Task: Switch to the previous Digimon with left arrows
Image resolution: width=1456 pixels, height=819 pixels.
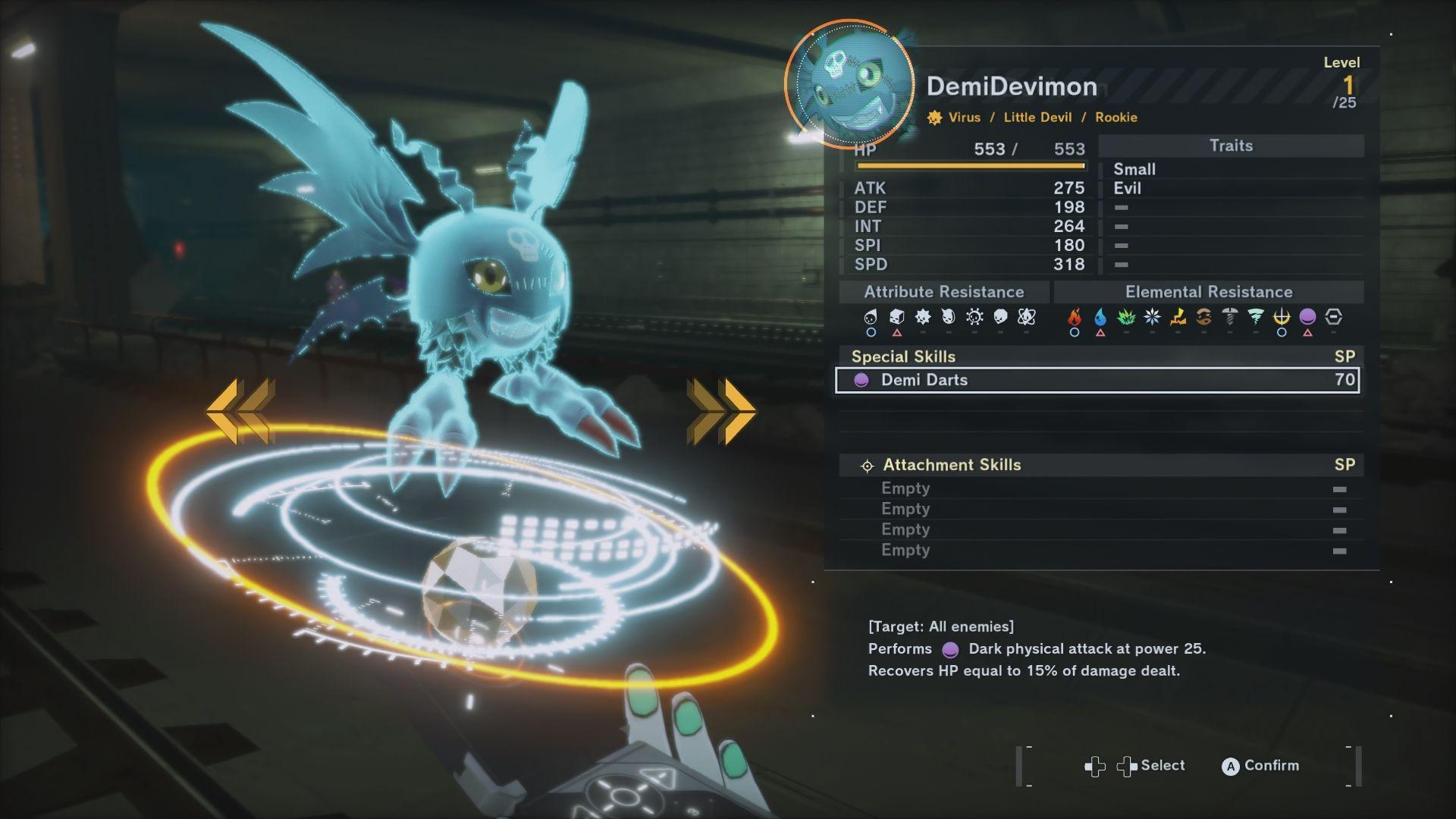Action: point(240,411)
